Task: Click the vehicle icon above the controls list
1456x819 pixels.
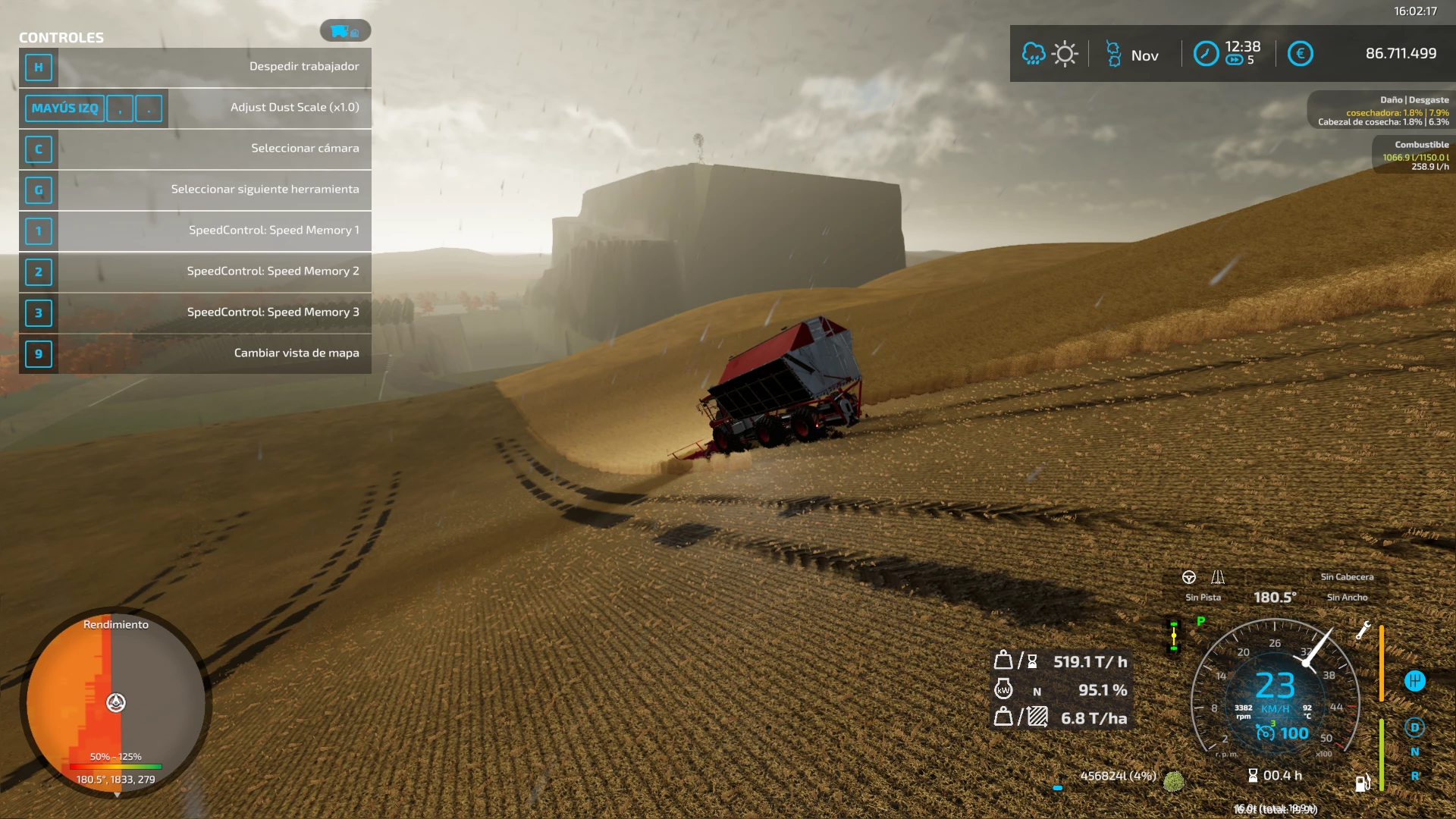Action: [x=344, y=31]
